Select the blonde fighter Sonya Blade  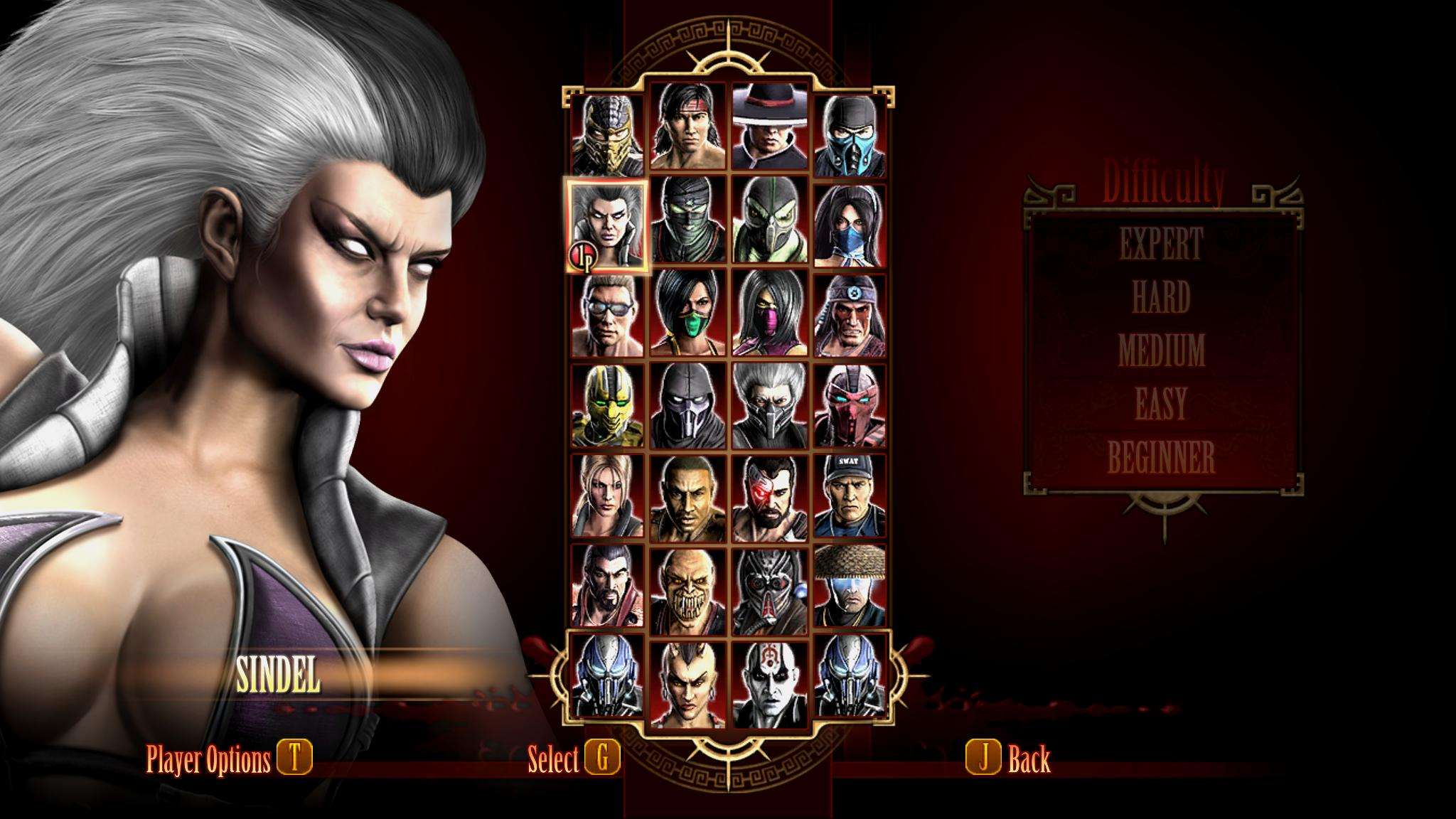pyautogui.click(x=607, y=496)
